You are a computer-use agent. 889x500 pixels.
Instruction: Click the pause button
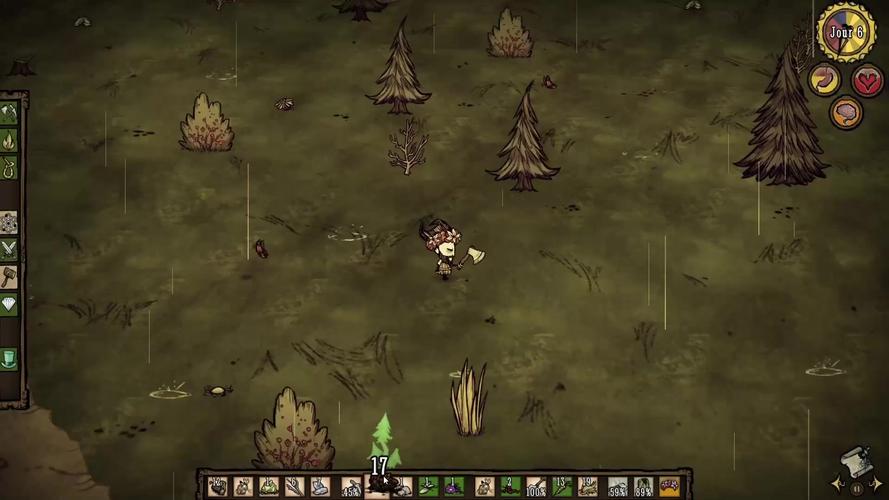pos(856,488)
